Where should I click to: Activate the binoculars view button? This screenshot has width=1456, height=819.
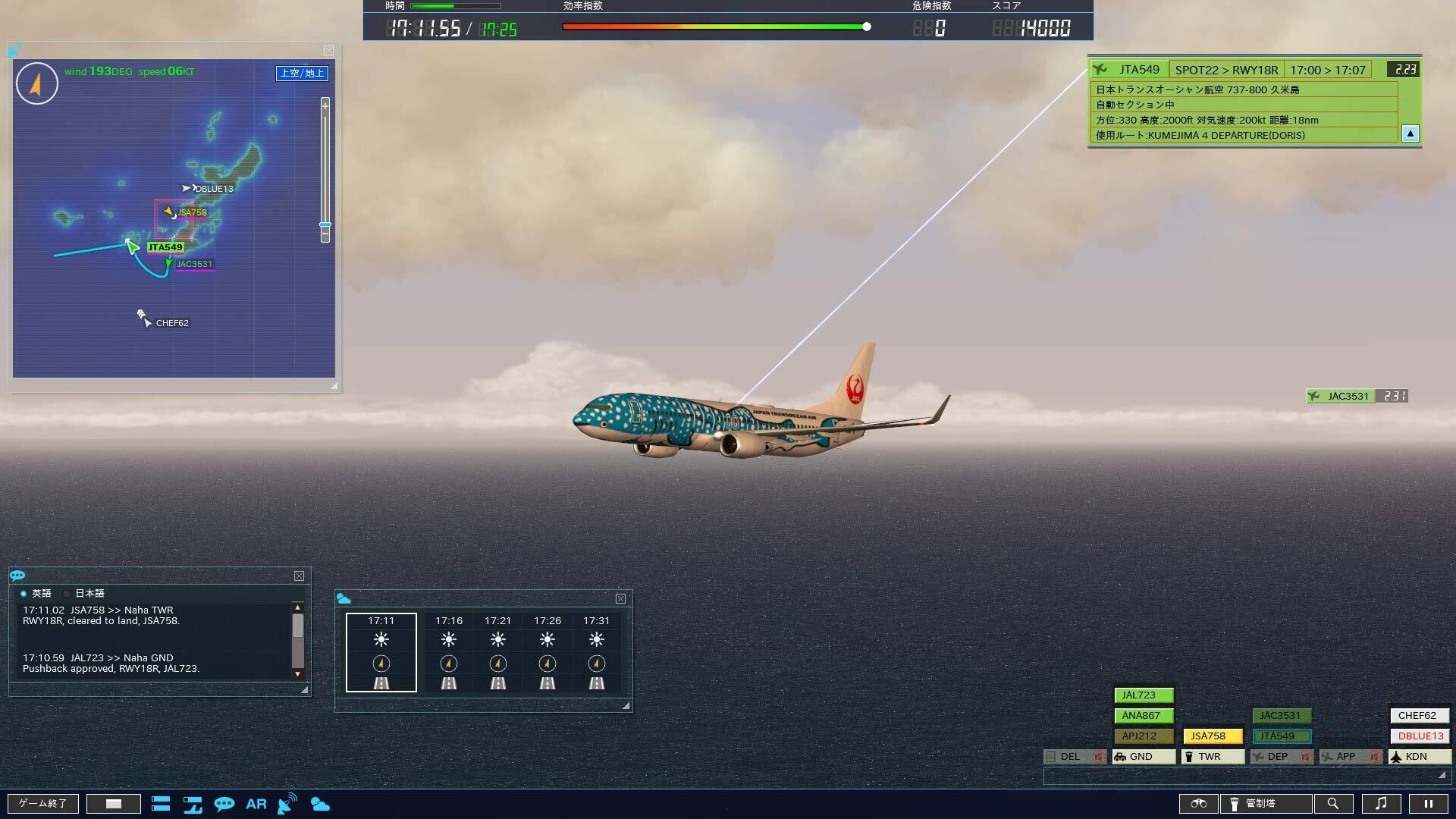click(x=1199, y=804)
